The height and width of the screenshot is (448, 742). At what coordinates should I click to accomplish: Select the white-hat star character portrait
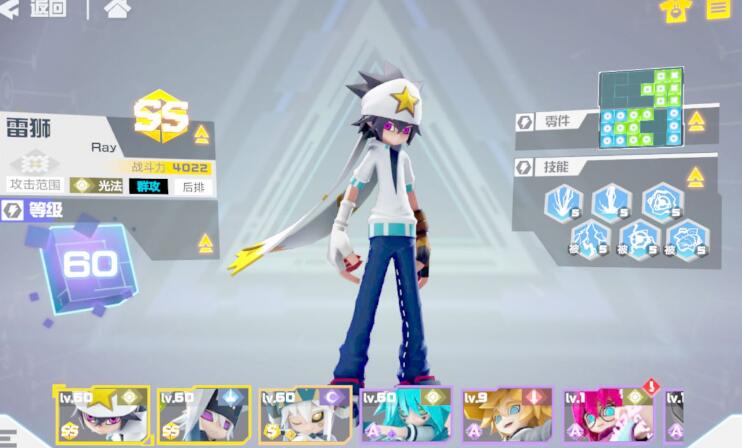(x=101, y=415)
